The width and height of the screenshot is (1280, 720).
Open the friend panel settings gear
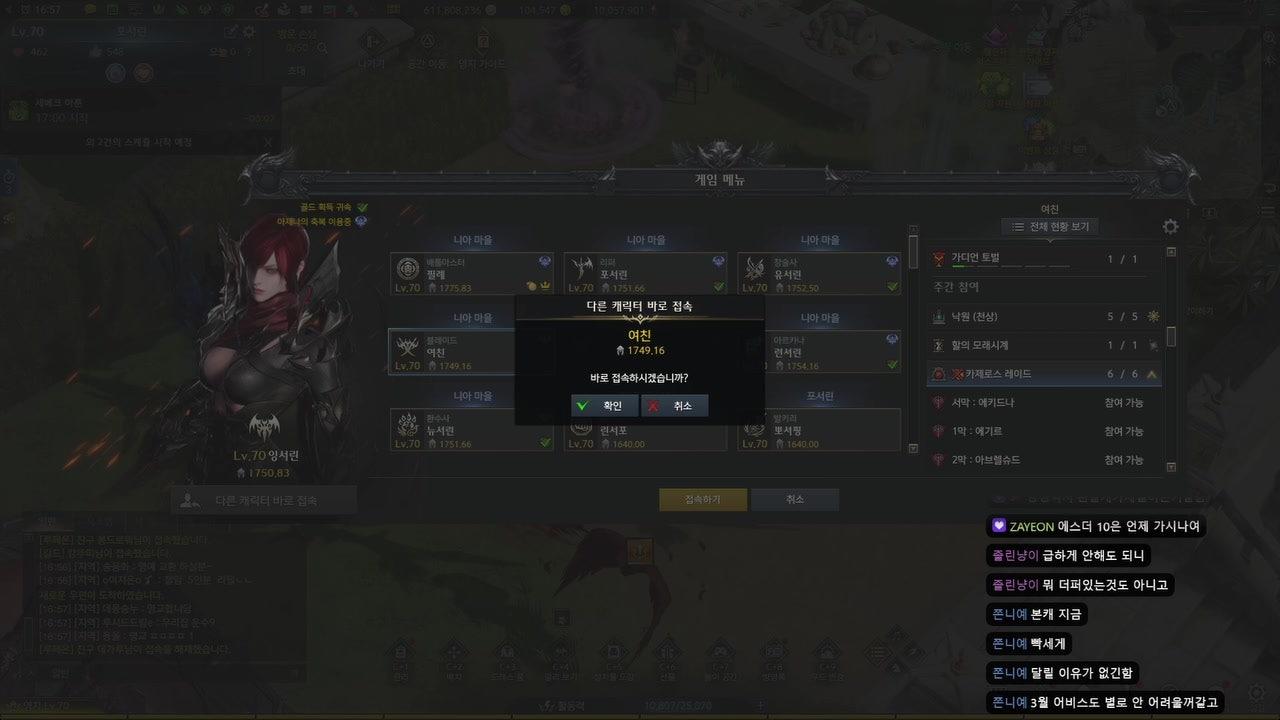click(x=1168, y=227)
